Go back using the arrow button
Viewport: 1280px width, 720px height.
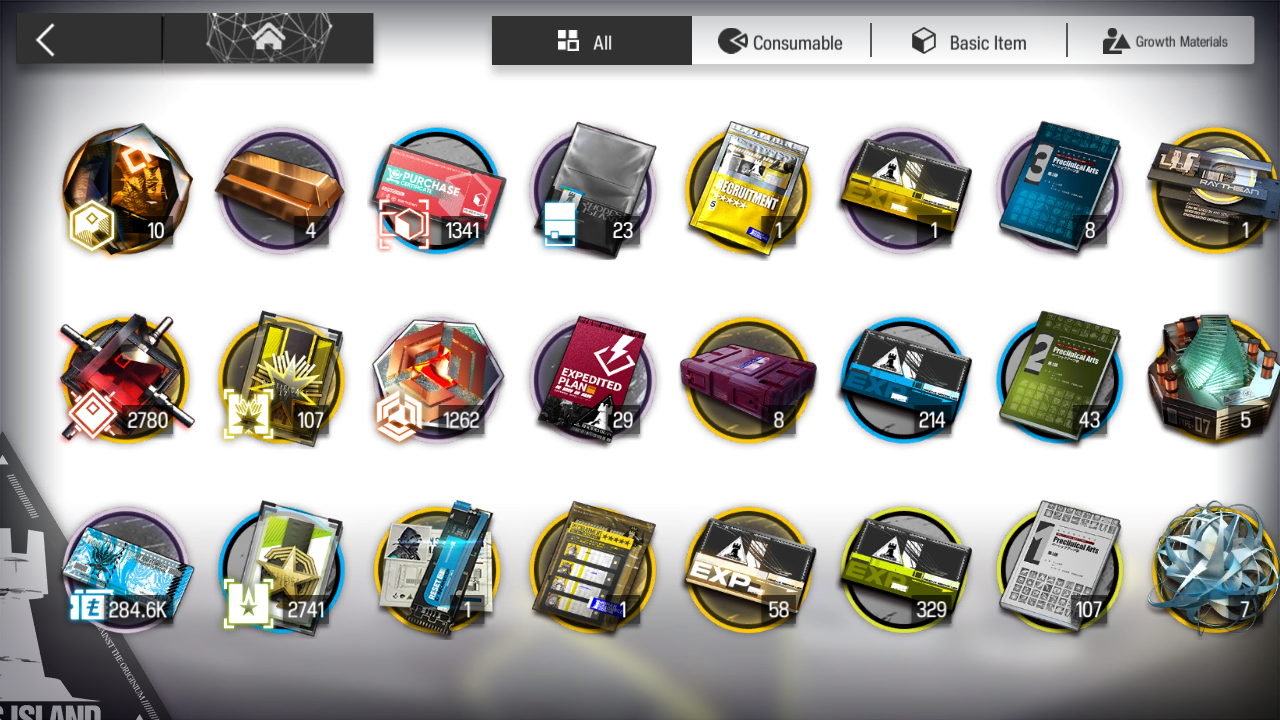(46, 40)
